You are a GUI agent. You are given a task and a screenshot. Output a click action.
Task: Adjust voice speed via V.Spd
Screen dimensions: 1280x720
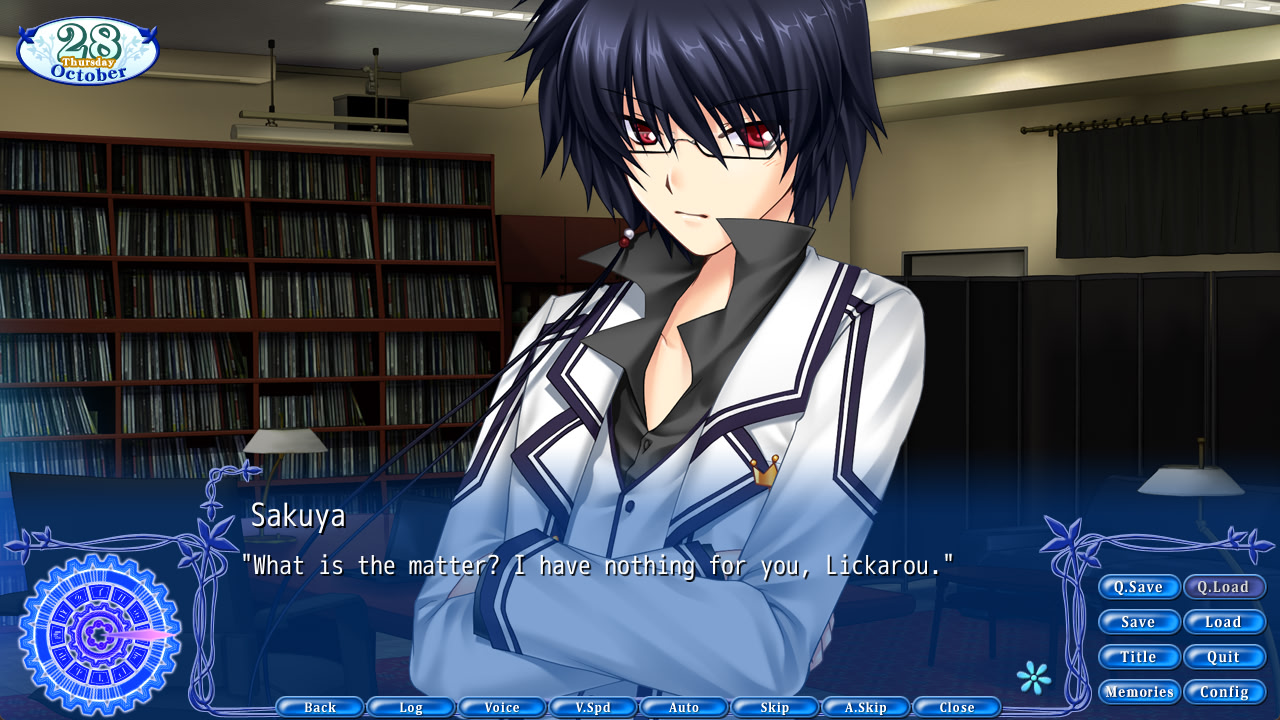click(592, 707)
